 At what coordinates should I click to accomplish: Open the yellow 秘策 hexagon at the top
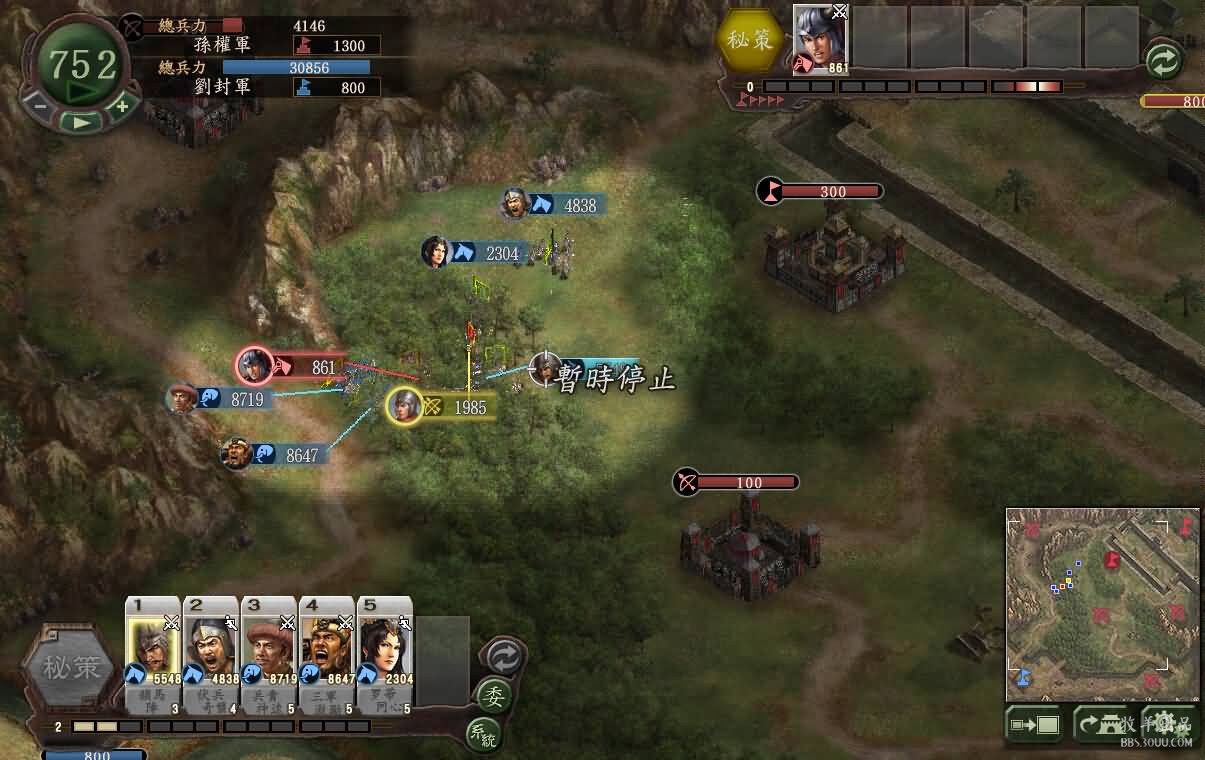point(749,38)
